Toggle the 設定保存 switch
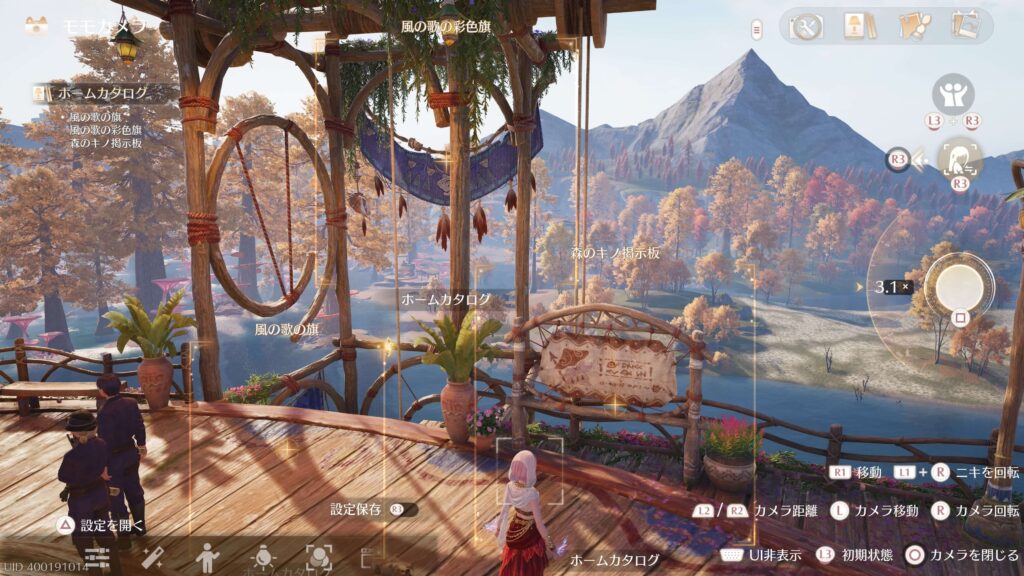Image resolution: width=1024 pixels, height=576 pixels. [403, 509]
